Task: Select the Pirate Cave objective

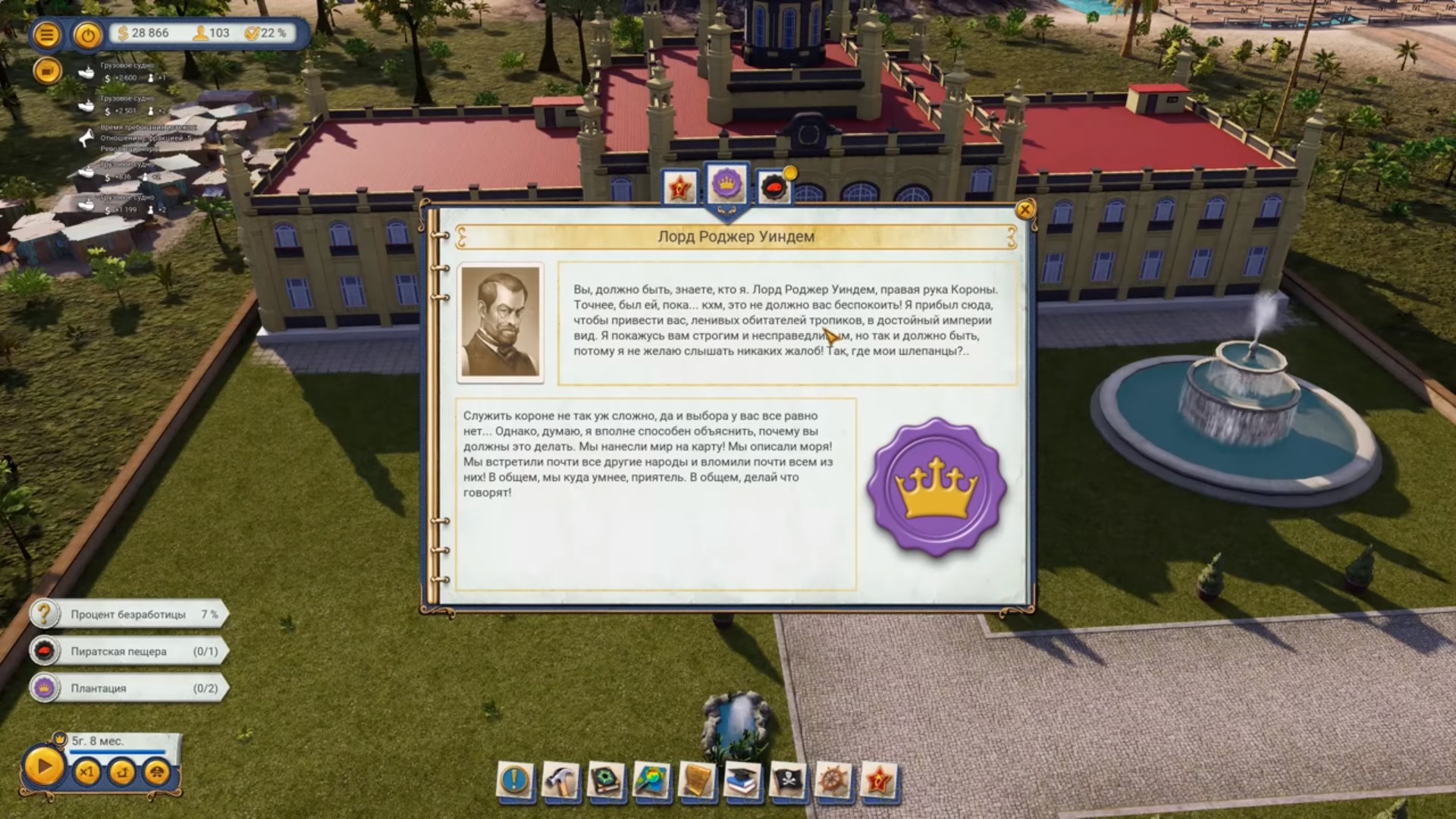Action: 129,651
